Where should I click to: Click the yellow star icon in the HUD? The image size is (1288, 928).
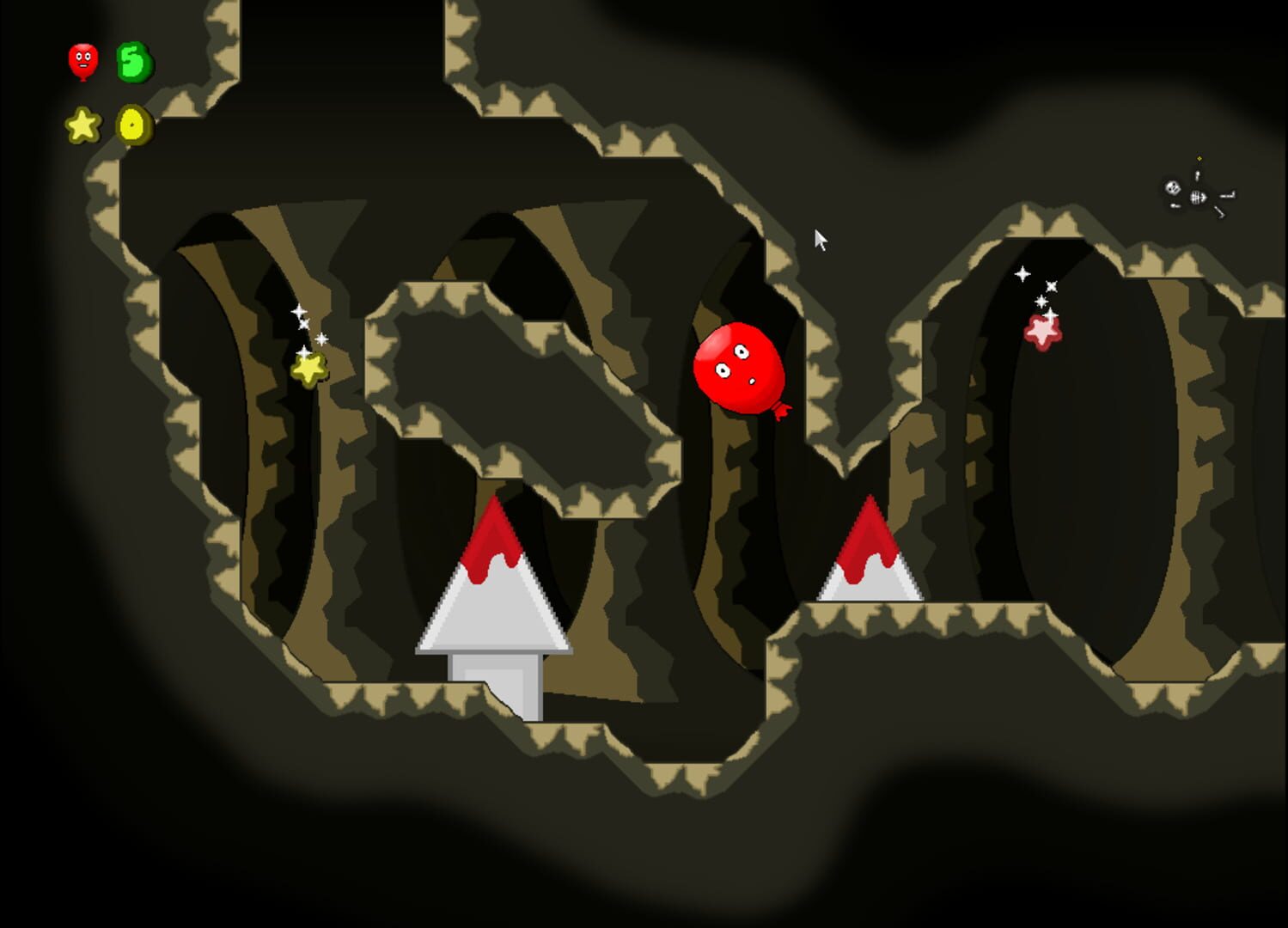(82, 125)
